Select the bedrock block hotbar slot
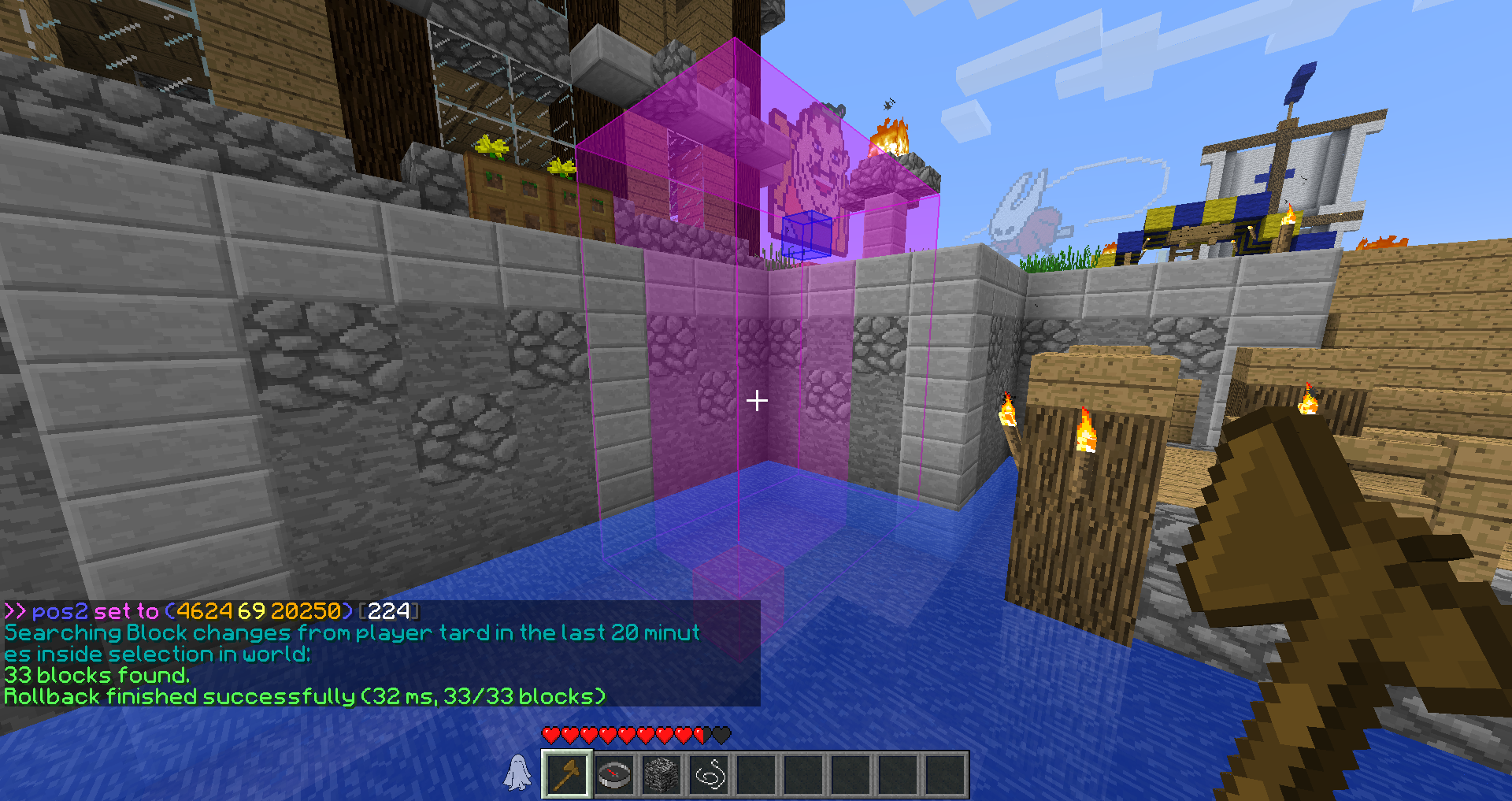The image size is (1512, 801). pyautogui.click(x=661, y=775)
